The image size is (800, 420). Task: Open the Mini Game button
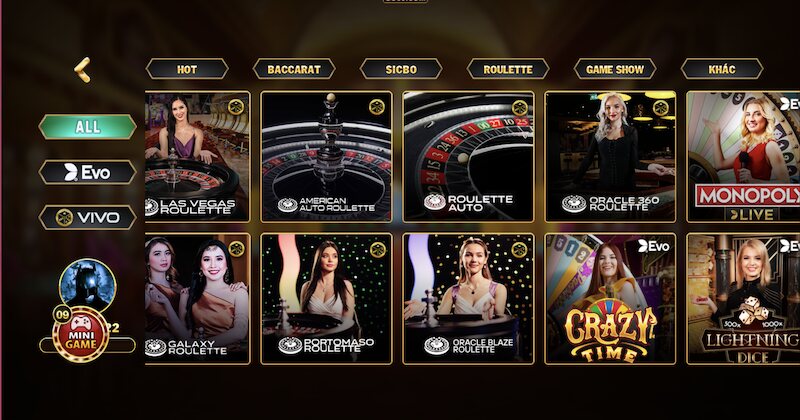tap(82, 334)
